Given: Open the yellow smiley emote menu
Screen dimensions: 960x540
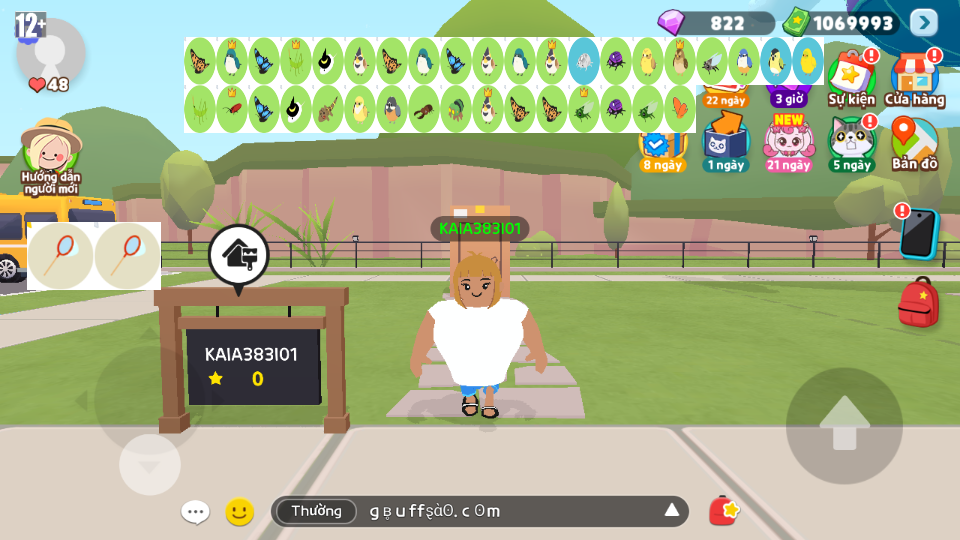Looking at the screenshot, I should (239, 512).
